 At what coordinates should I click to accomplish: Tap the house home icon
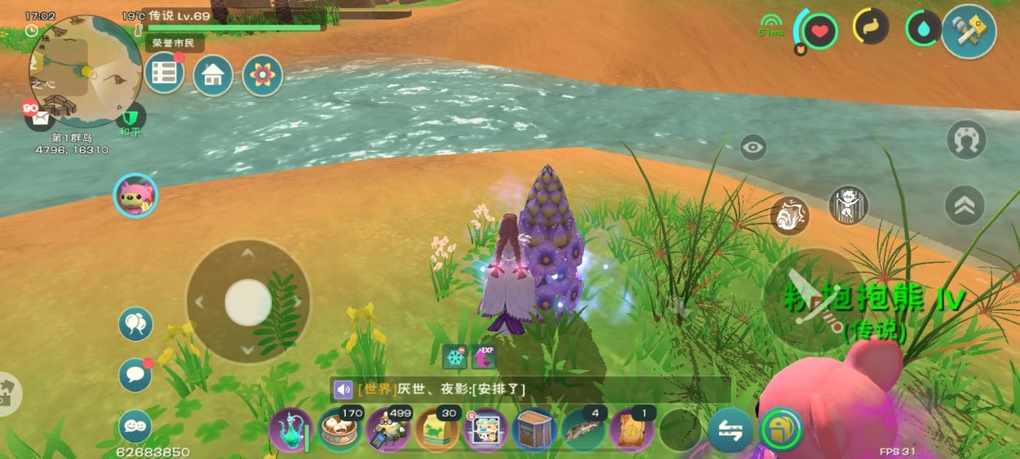pyautogui.click(x=213, y=75)
